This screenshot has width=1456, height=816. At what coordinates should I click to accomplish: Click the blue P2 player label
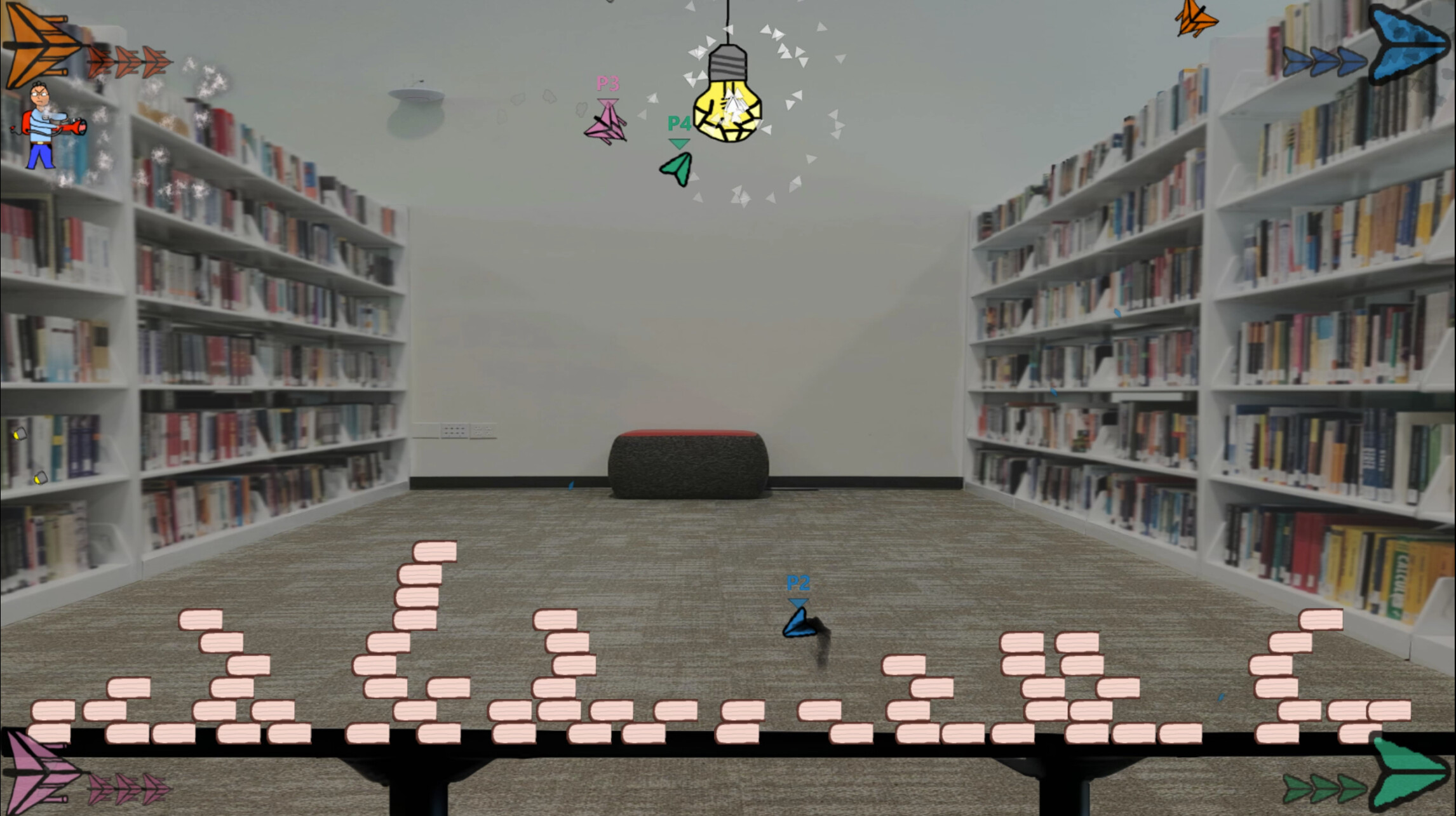[x=798, y=583]
